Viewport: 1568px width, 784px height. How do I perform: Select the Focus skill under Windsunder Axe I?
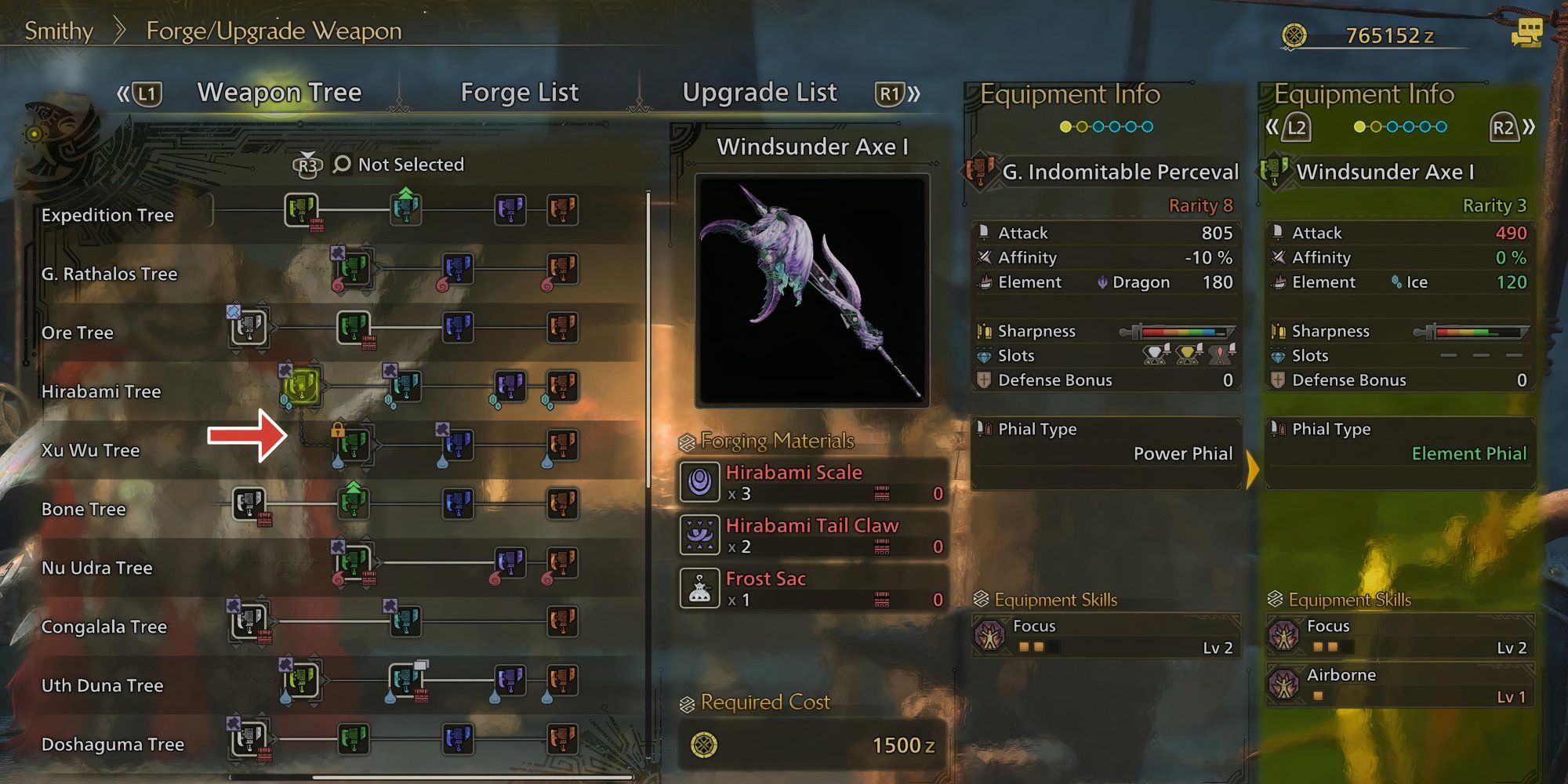coord(1400,636)
